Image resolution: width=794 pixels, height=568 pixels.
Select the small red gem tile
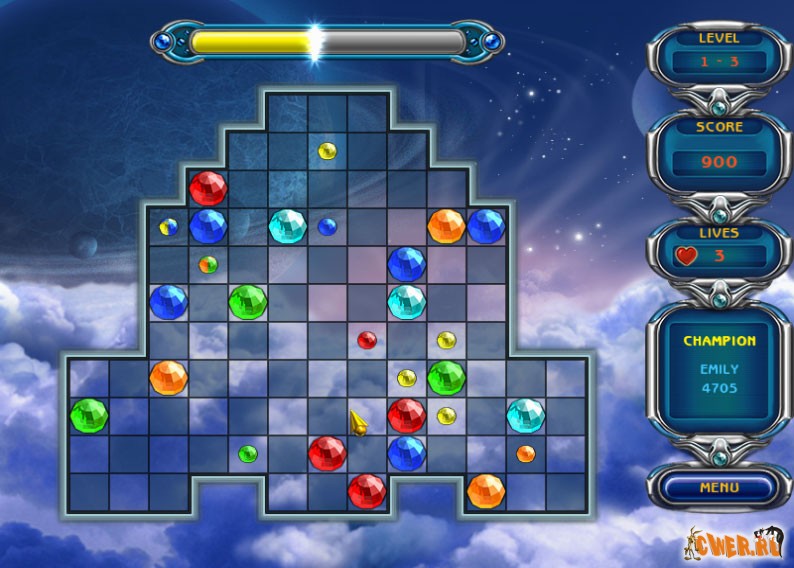pos(367,340)
